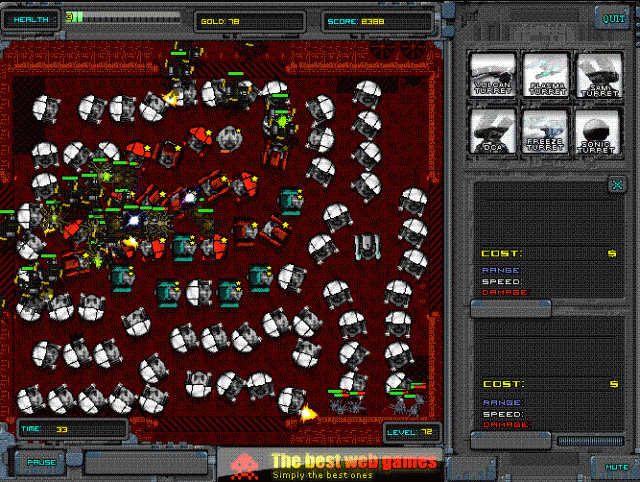Viewport: 640px width, 482px height.
Task: Select the DCA turret icon
Action: pyautogui.click(x=494, y=131)
